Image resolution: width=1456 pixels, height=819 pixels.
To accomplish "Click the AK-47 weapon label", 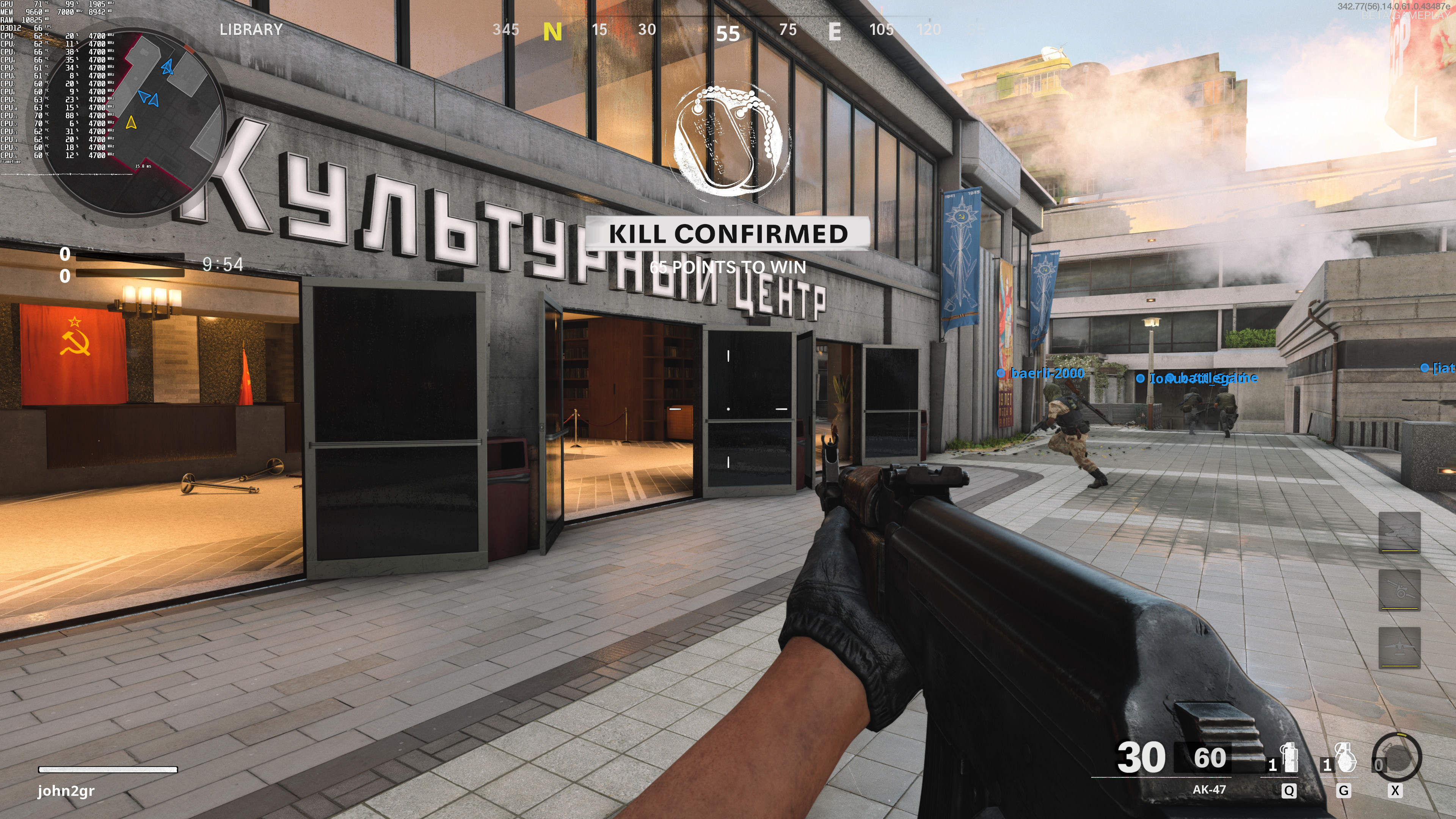I will pos(1209,789).
